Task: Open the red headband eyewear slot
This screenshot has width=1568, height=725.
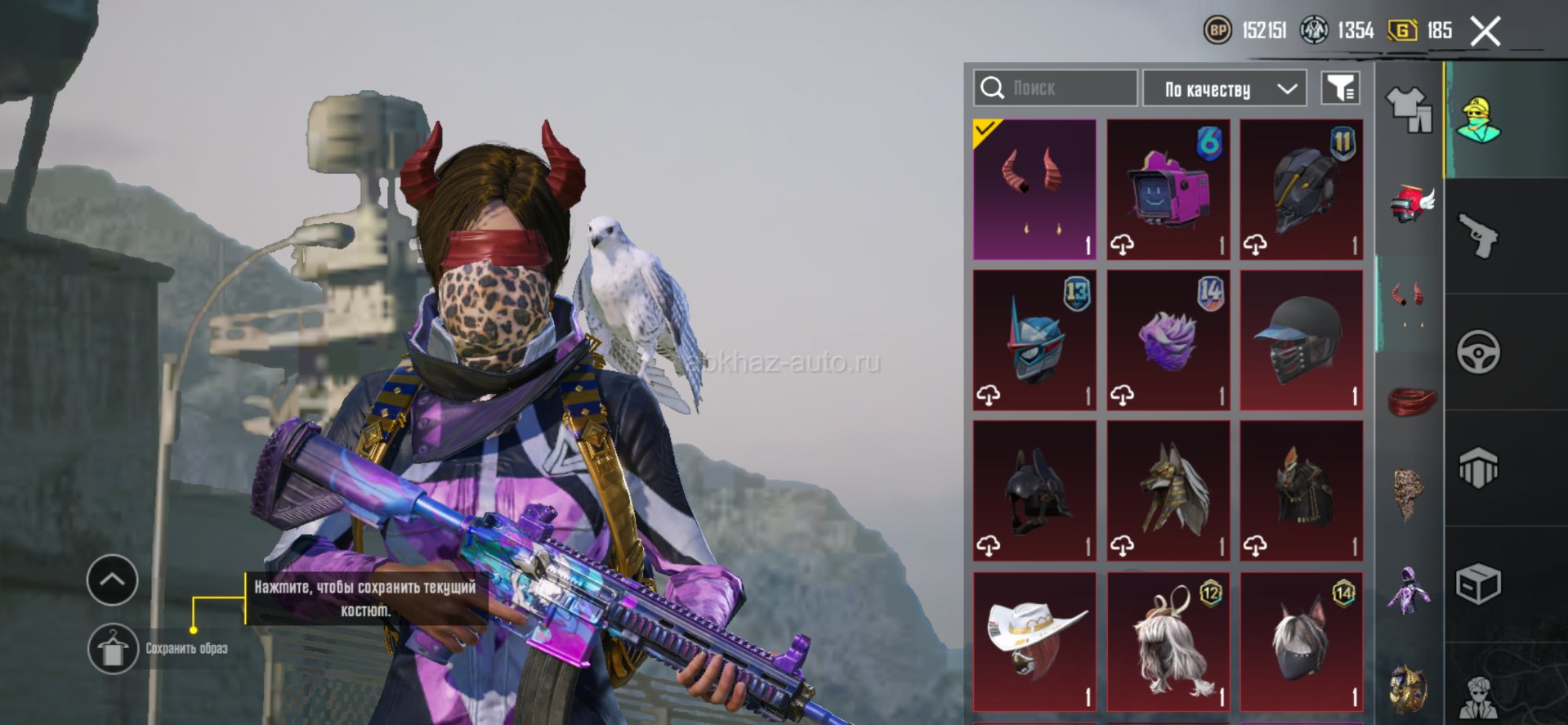Action: tap(1411, 401)
